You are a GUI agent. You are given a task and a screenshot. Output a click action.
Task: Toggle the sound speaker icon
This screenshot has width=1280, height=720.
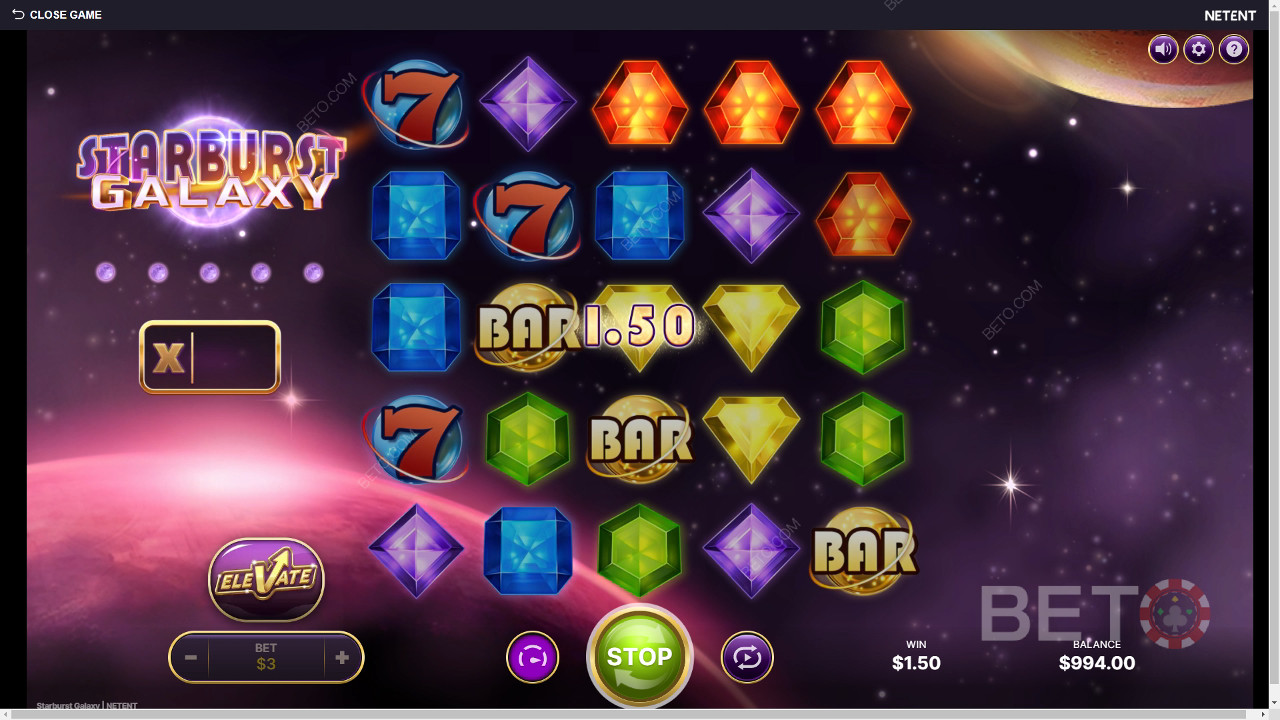(1163, 49)
